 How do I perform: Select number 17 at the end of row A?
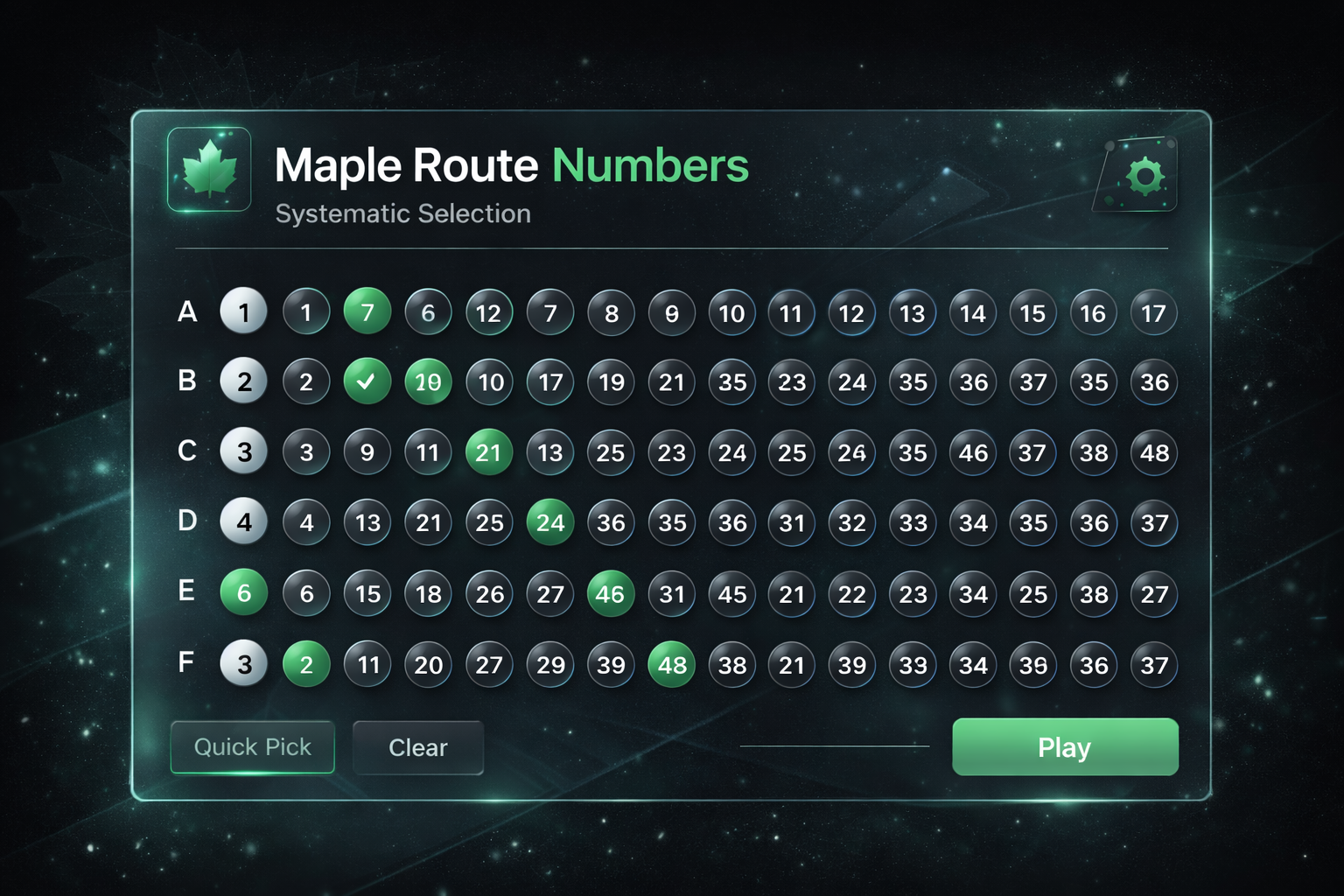(1153, 312)
